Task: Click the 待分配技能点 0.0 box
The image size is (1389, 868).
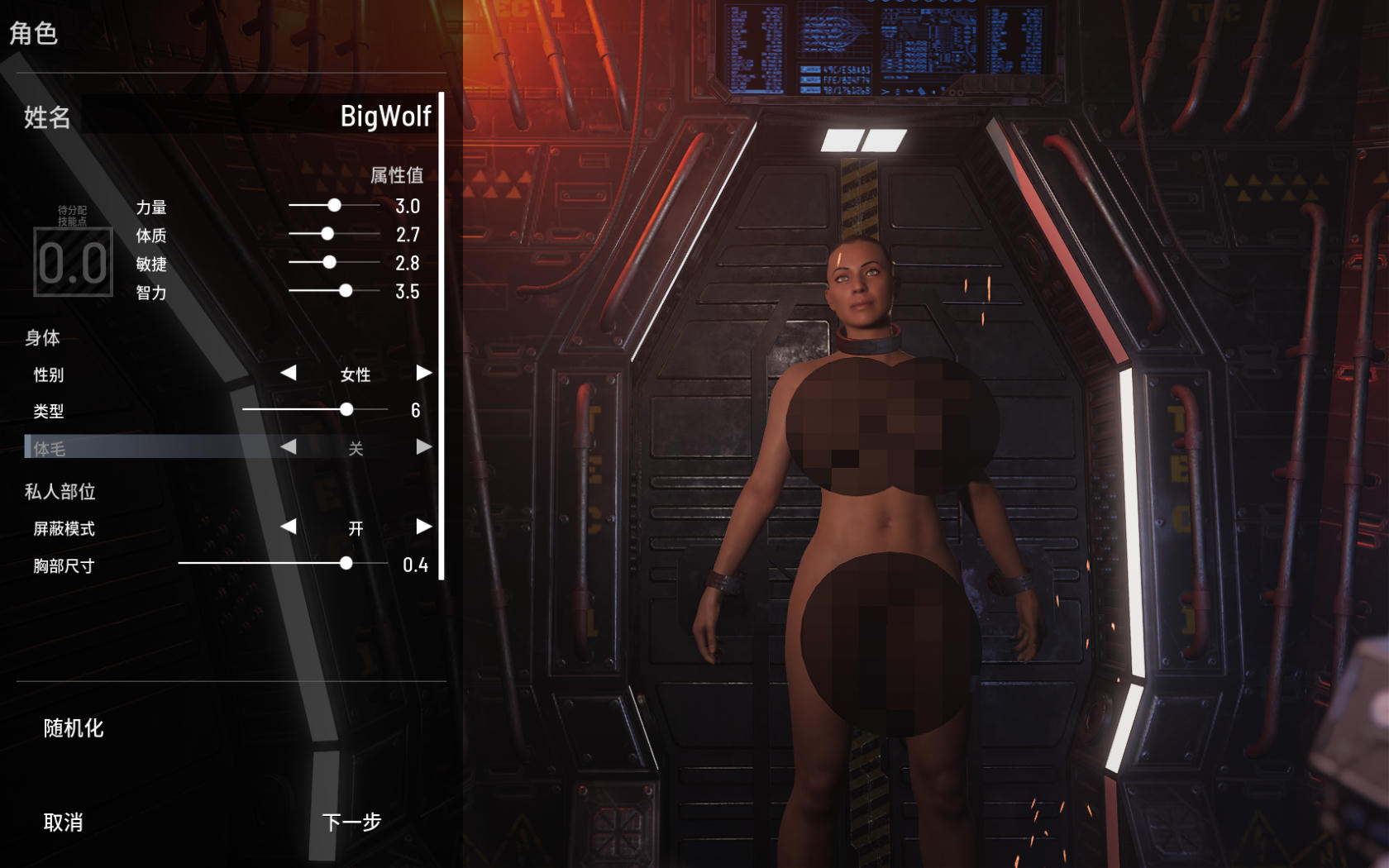Action: 73,264
